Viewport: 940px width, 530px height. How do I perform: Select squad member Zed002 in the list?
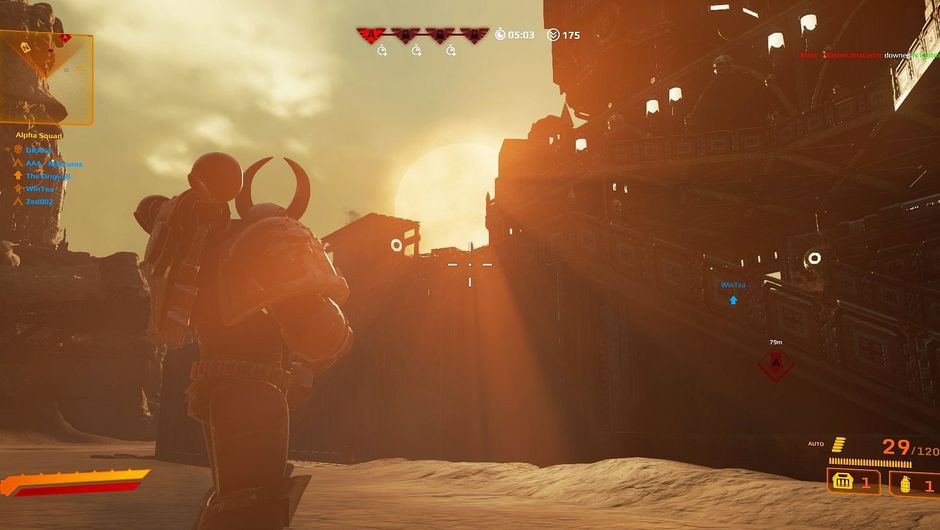pos(38,201)
